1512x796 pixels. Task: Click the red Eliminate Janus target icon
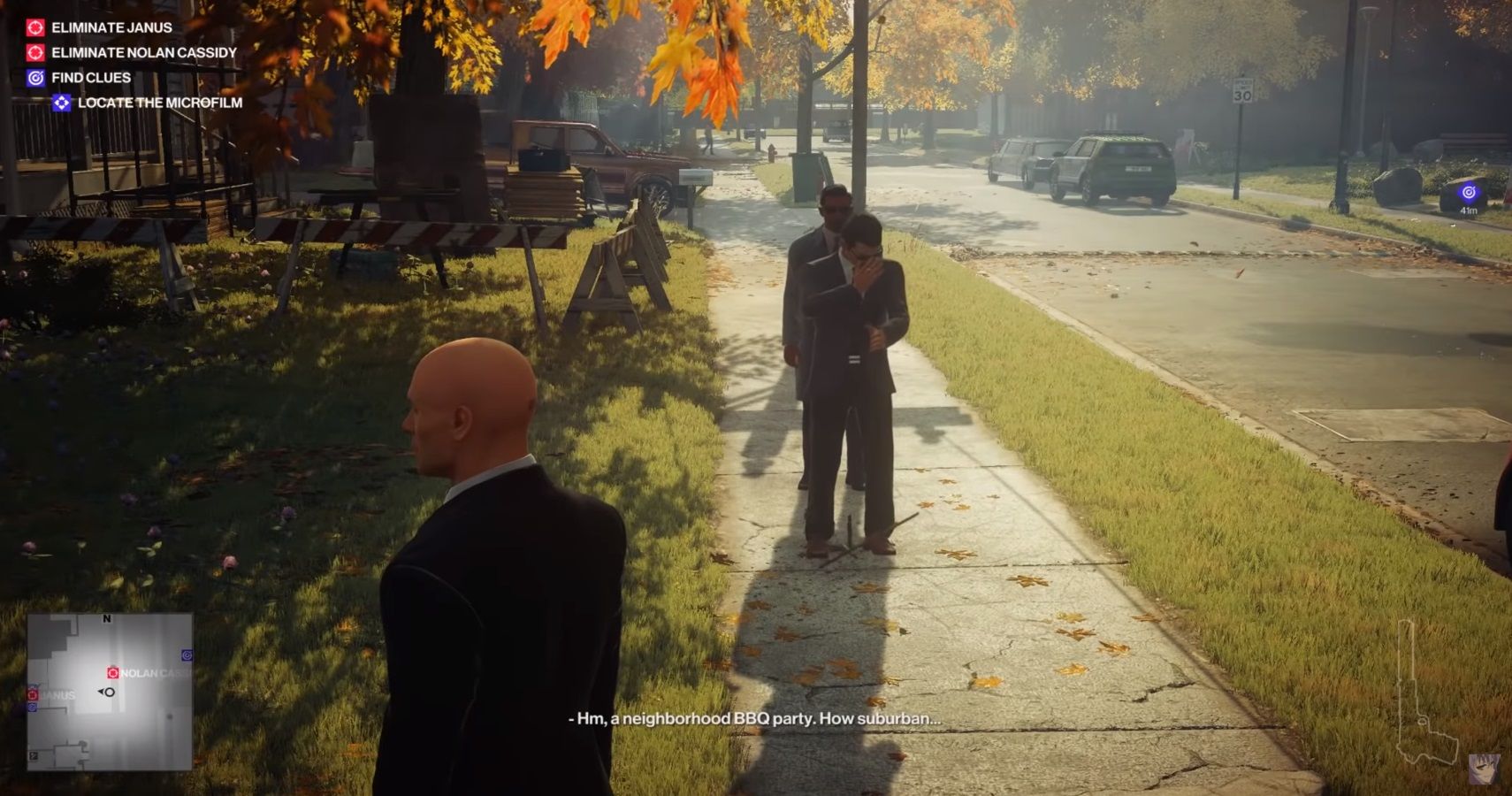tap(35, 27)
